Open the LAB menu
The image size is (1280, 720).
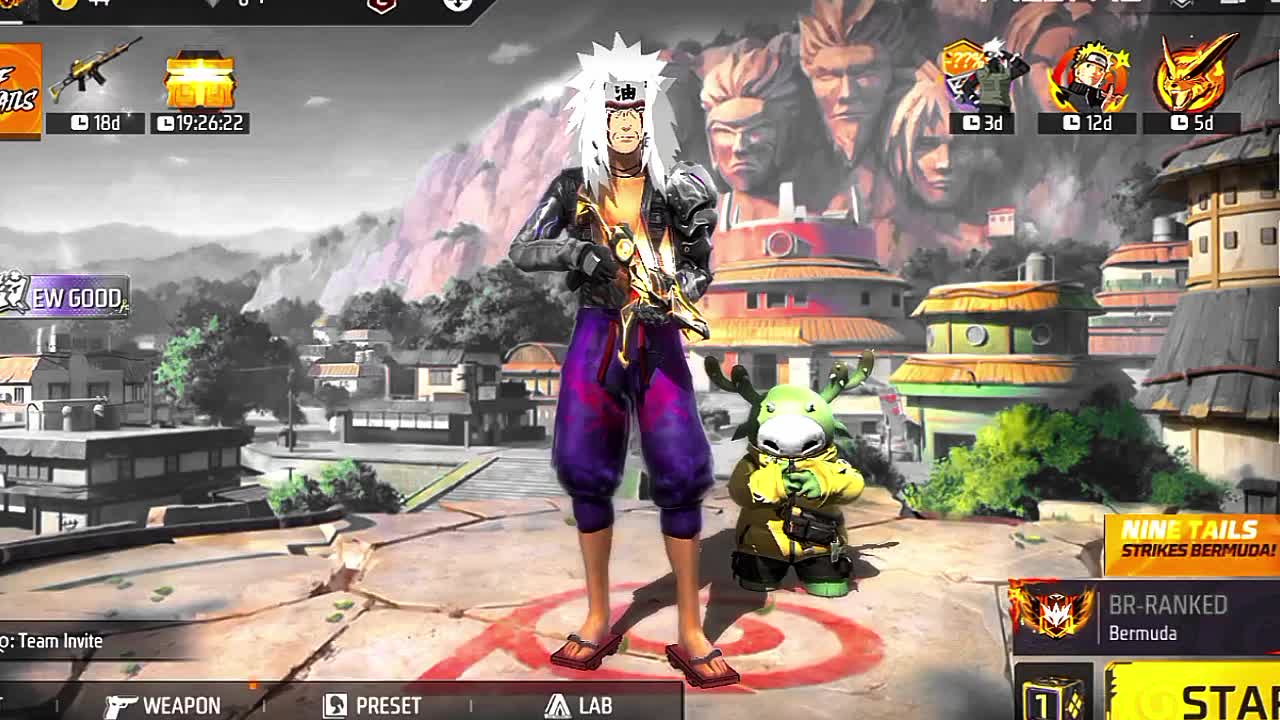(579, 705)
